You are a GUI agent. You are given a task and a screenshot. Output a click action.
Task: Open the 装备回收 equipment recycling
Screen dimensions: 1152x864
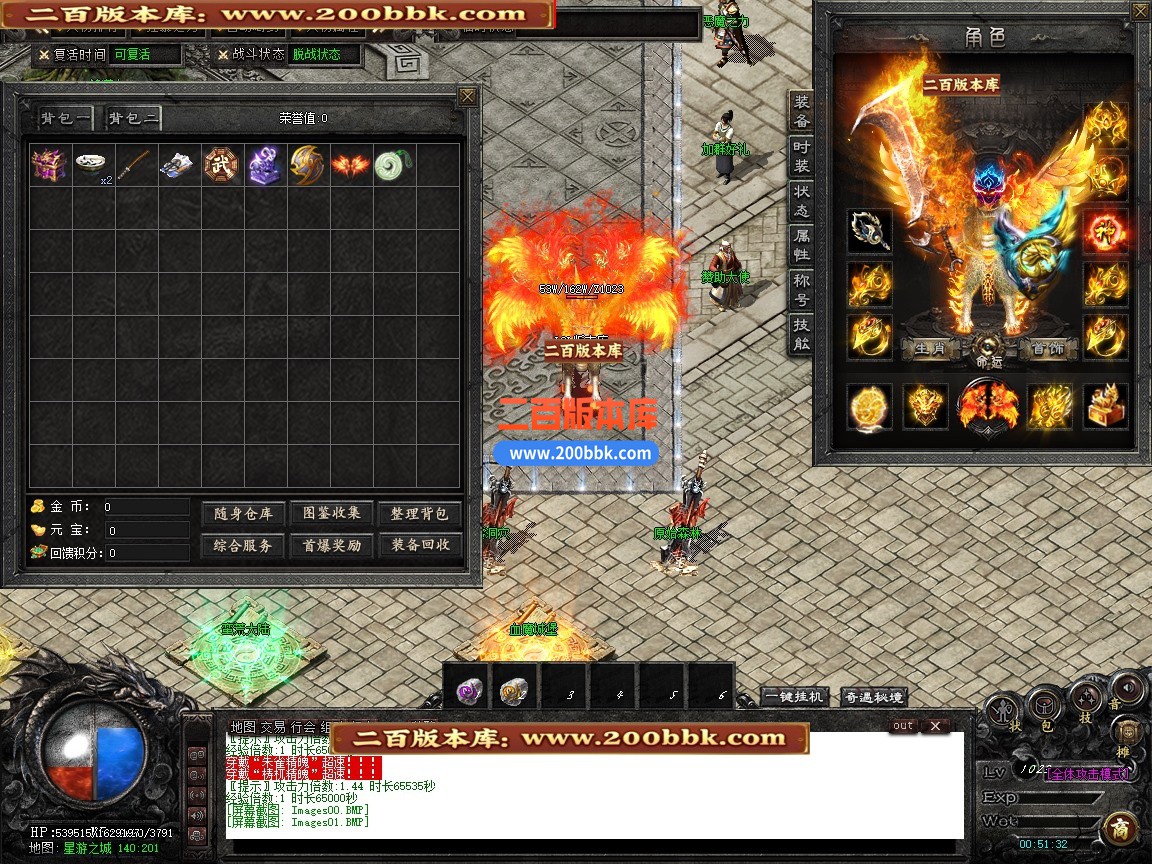pyautogui.click(x=420, y=546)
